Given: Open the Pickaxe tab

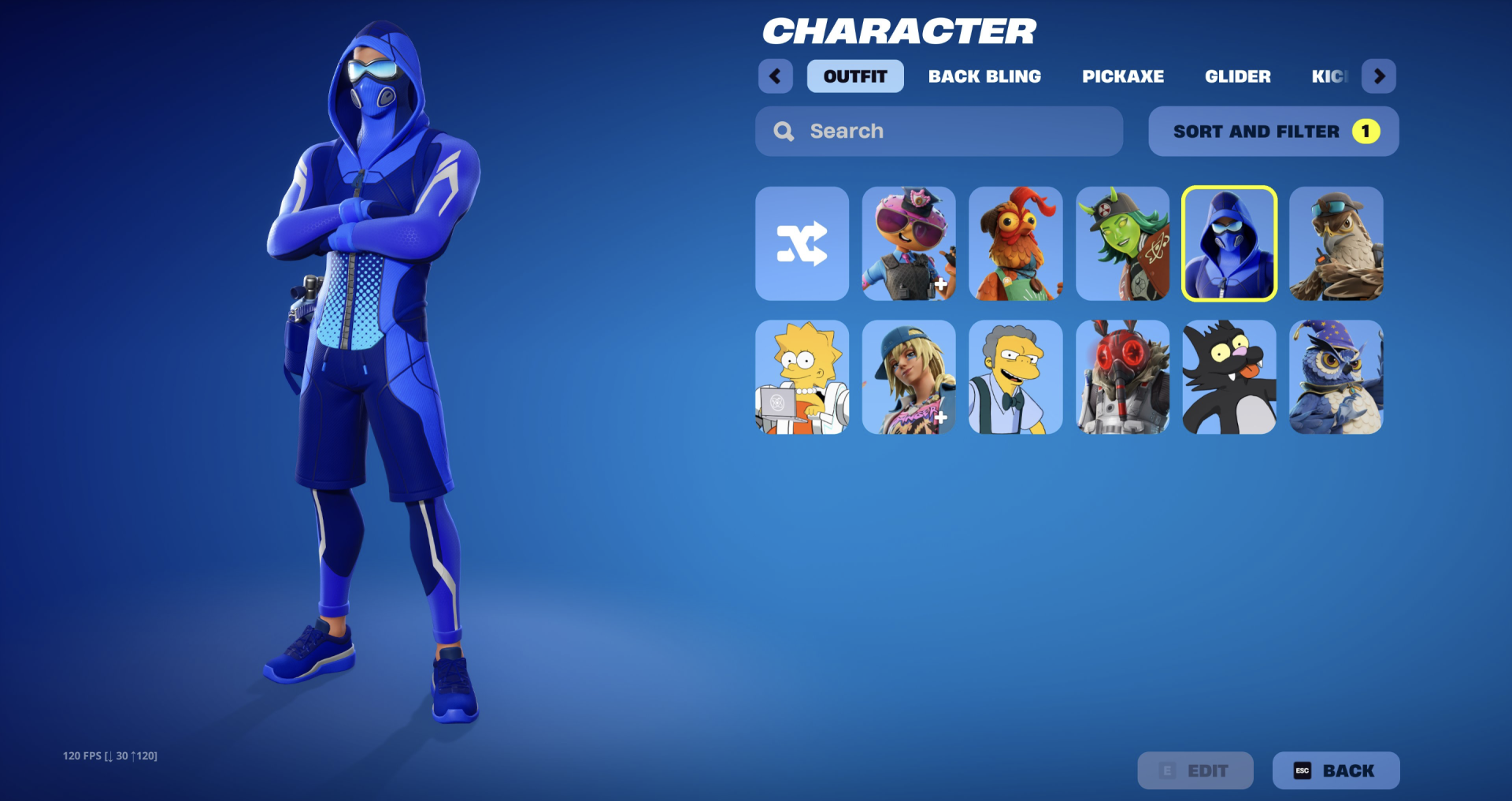Looking at the screenshot, I should pos(1122,76).
